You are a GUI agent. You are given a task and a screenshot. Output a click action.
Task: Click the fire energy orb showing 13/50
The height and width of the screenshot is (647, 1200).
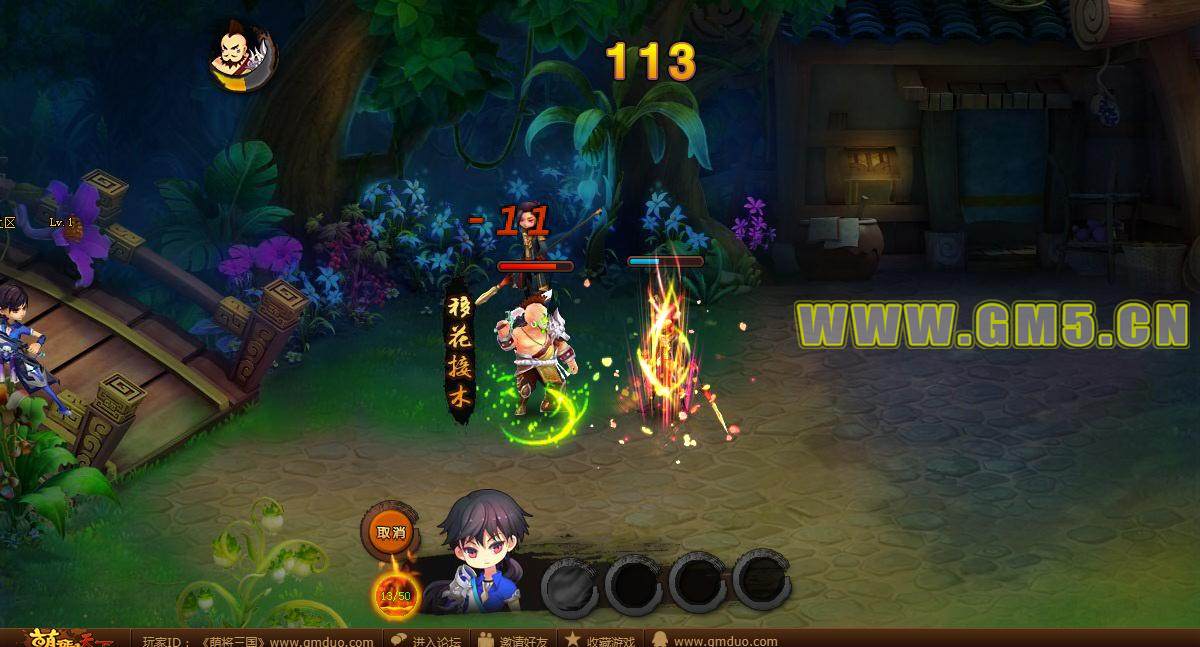pyautogui.click(x=395, y=595)
